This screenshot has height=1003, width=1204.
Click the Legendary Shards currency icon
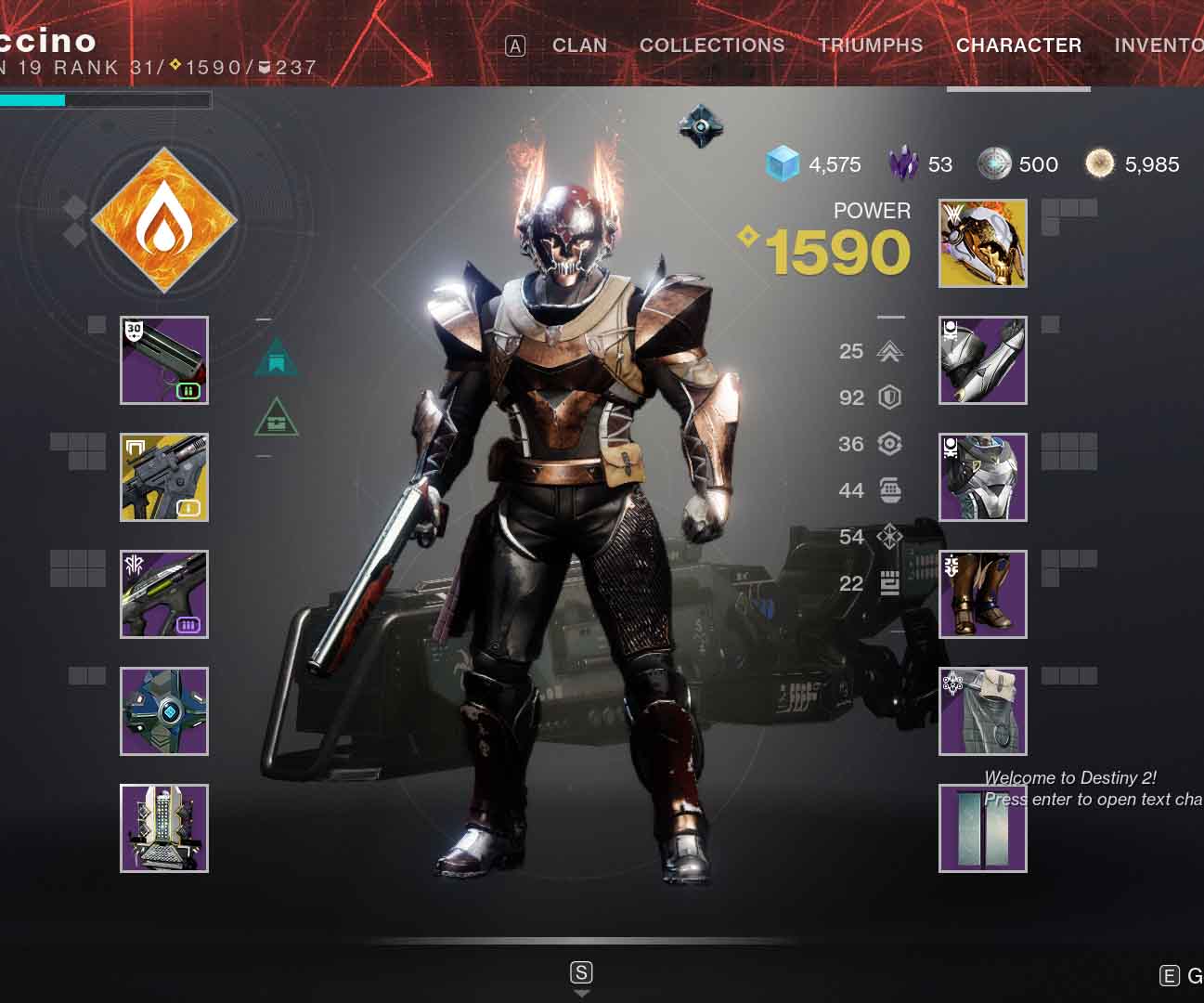coord(902,164)
